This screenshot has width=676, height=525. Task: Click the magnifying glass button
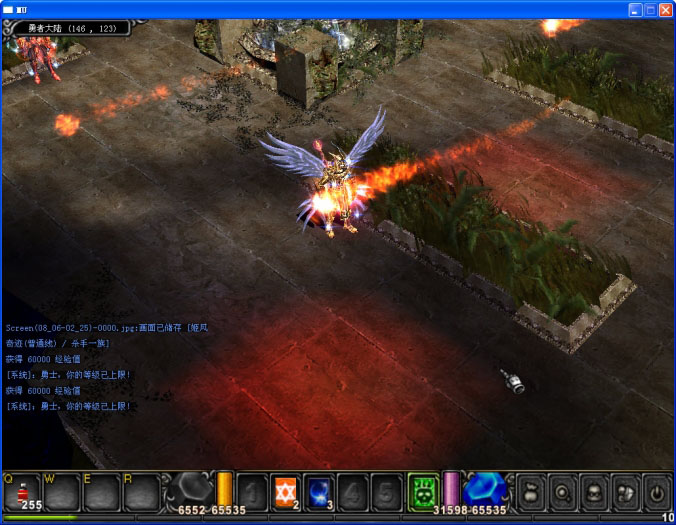(x=562, y=493)
